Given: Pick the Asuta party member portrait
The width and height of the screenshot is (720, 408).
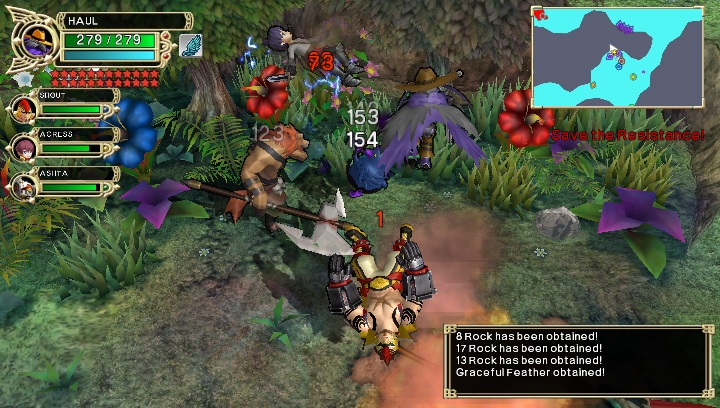Looking at the screenshot, I should point(24,186).
